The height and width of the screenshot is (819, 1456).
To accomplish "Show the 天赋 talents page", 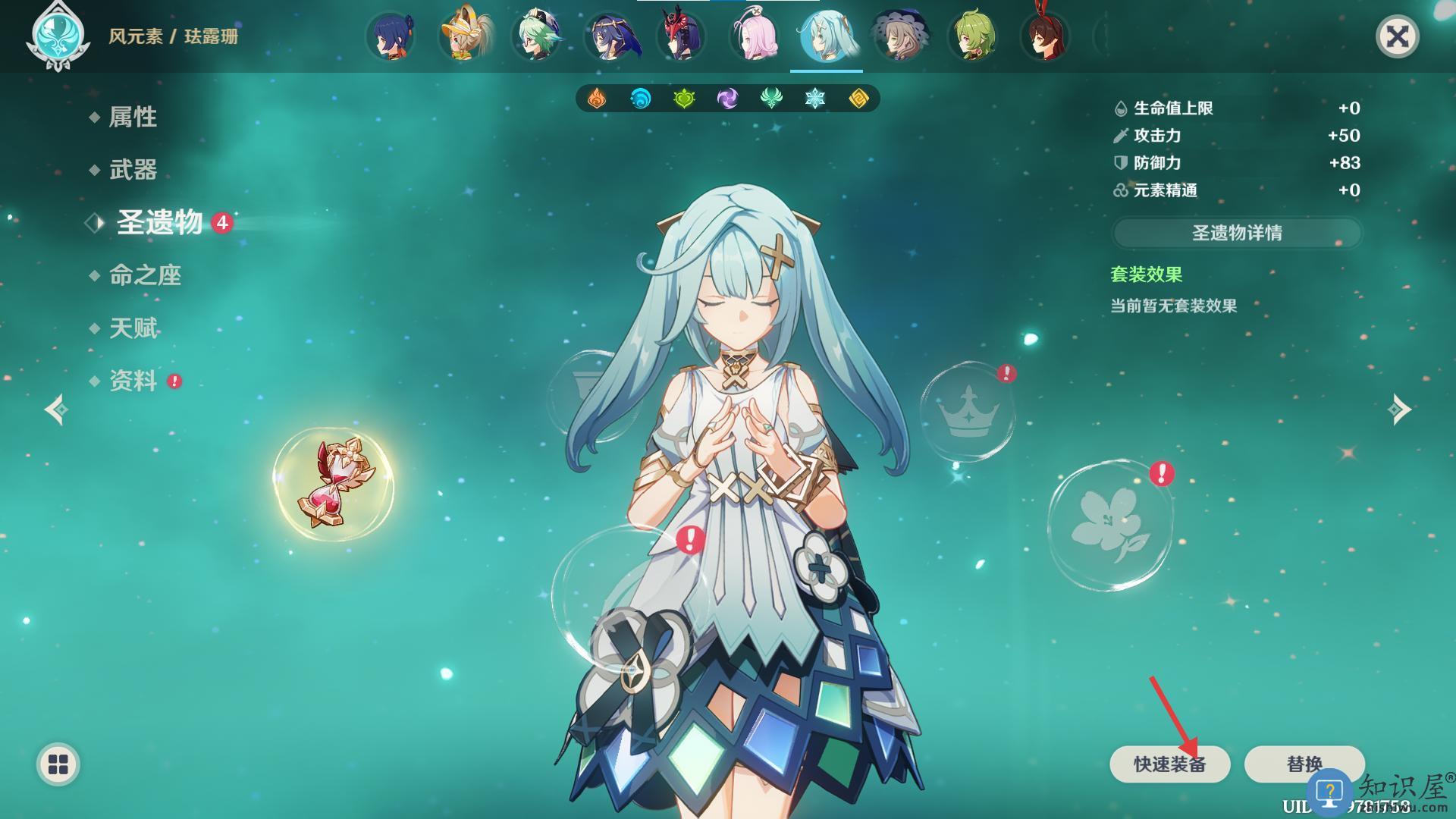I will [x=133, y=328].
